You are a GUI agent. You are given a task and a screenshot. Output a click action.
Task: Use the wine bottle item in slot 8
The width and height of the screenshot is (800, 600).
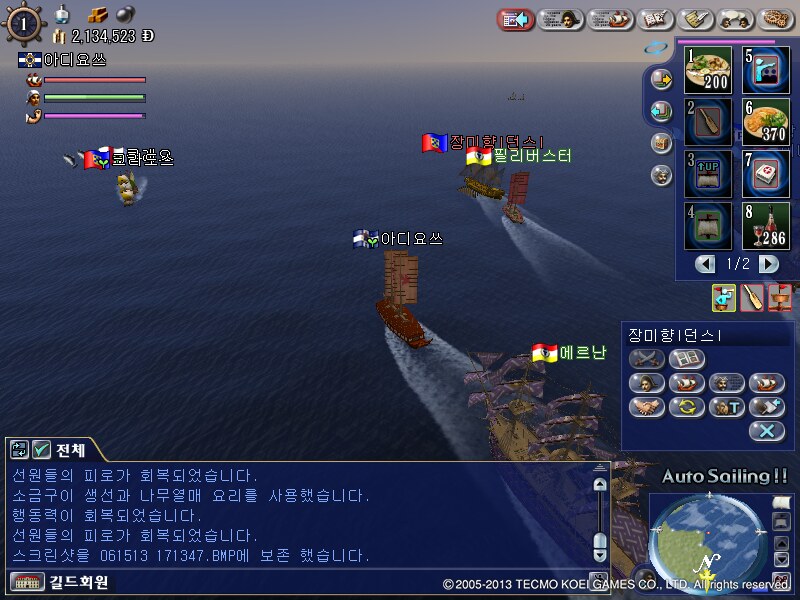pyautogui.click(x=767, y=225)
